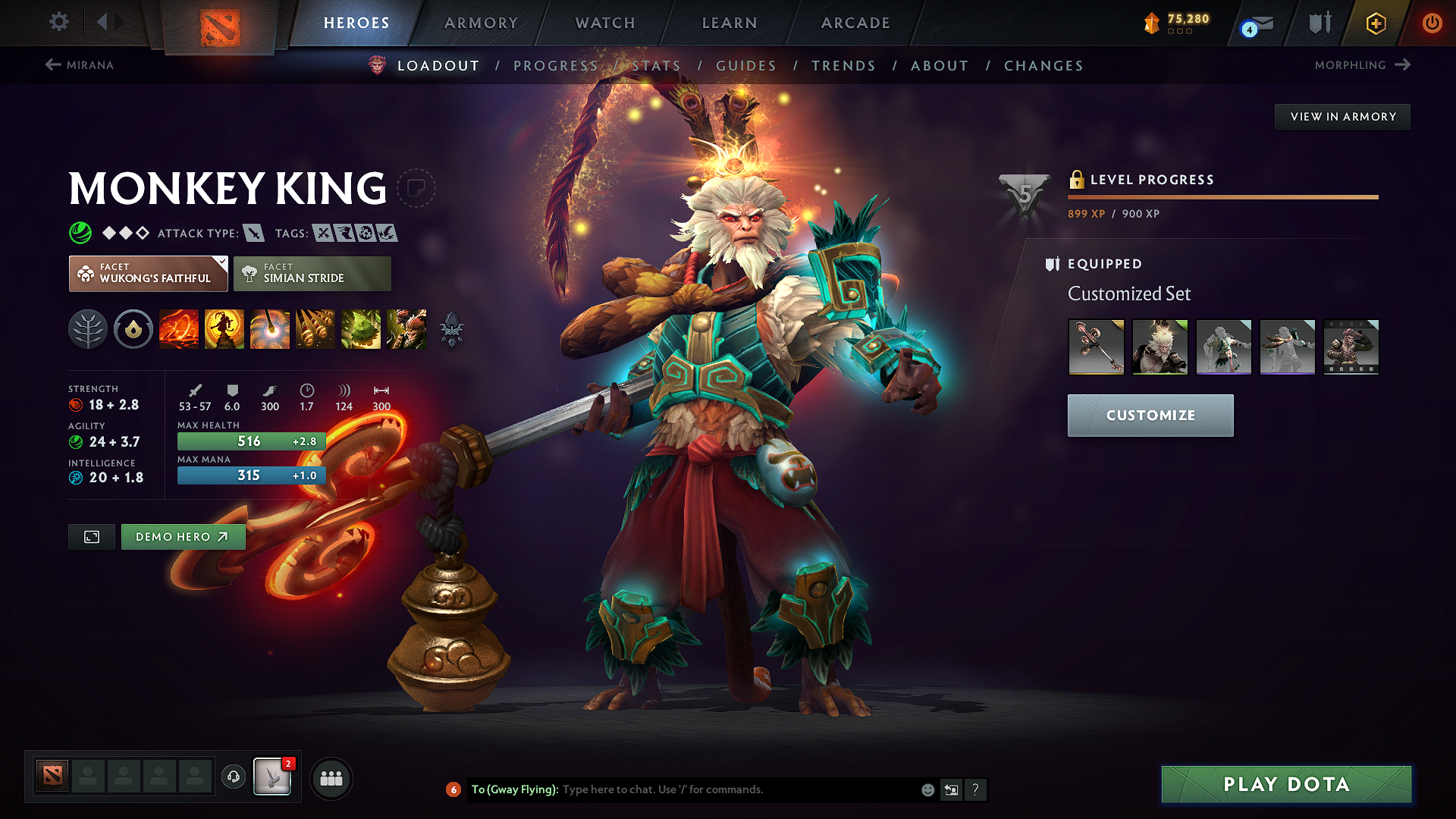Switch to the Stats tab

[655, 65]
